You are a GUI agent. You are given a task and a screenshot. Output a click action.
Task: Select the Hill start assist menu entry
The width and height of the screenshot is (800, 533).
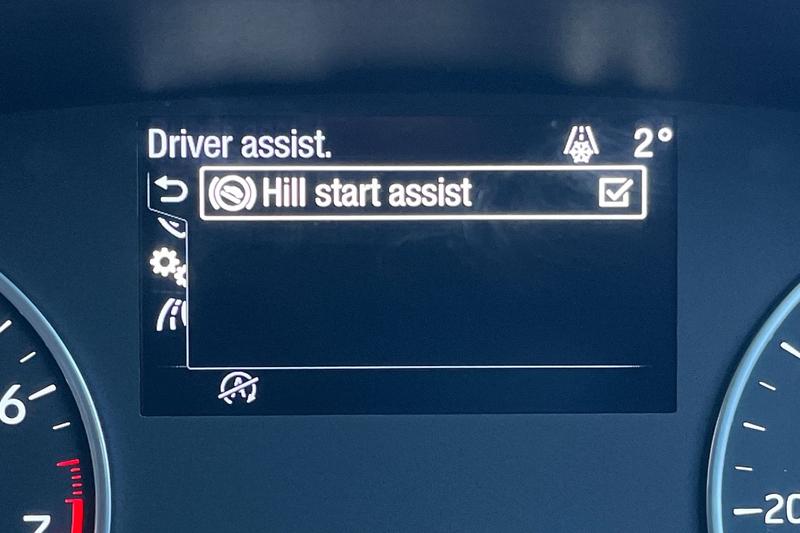click(x=366, y=193)
